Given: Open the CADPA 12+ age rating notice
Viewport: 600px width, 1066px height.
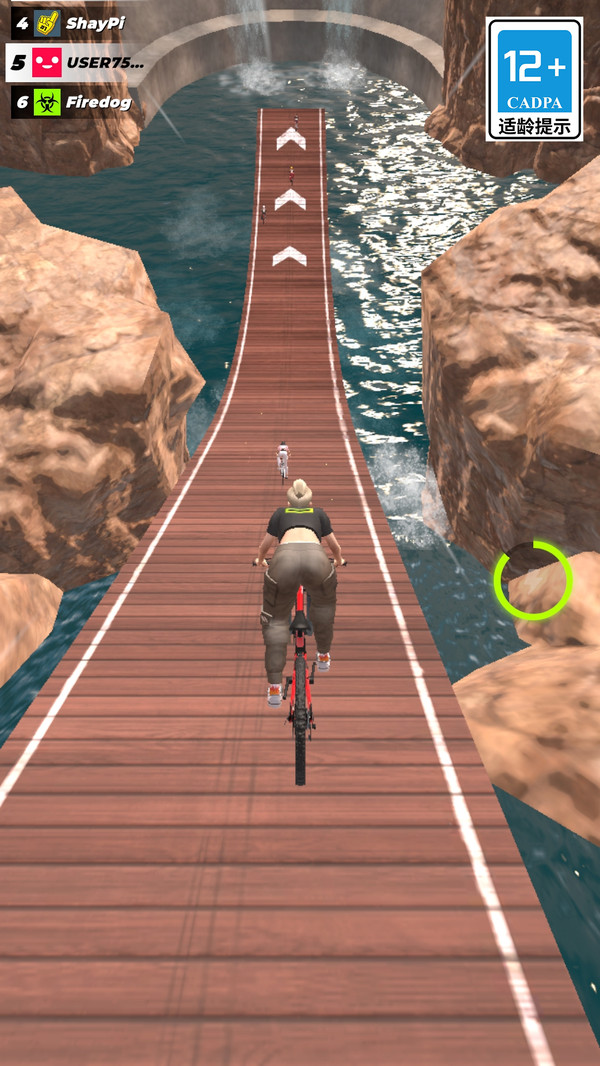Looking at the screenshot, I should pos(534,78).
